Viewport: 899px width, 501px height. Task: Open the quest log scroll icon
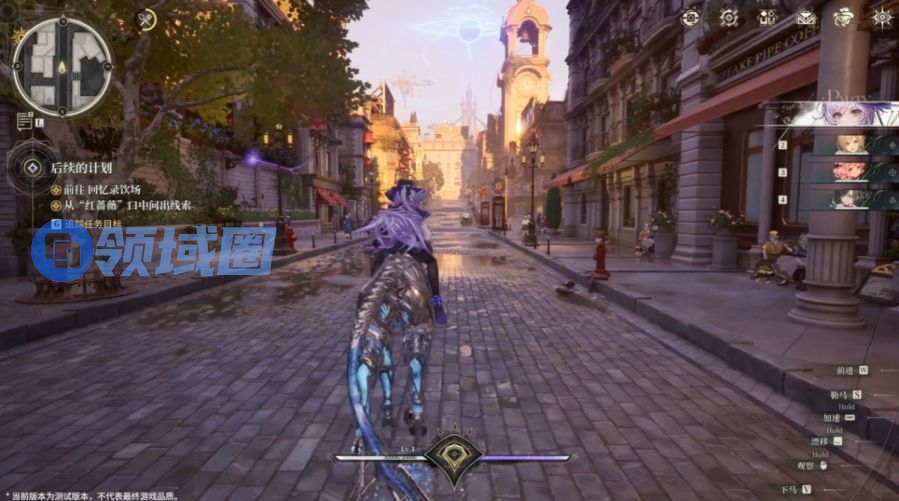click(x=24, y=121)
